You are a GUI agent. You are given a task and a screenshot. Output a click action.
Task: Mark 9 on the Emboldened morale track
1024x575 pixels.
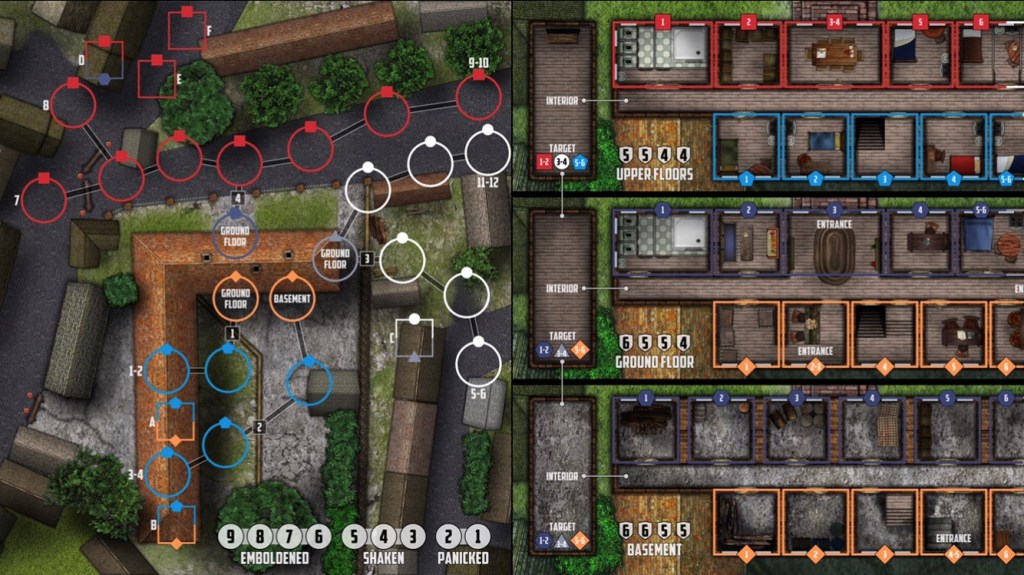click(232, 537)
